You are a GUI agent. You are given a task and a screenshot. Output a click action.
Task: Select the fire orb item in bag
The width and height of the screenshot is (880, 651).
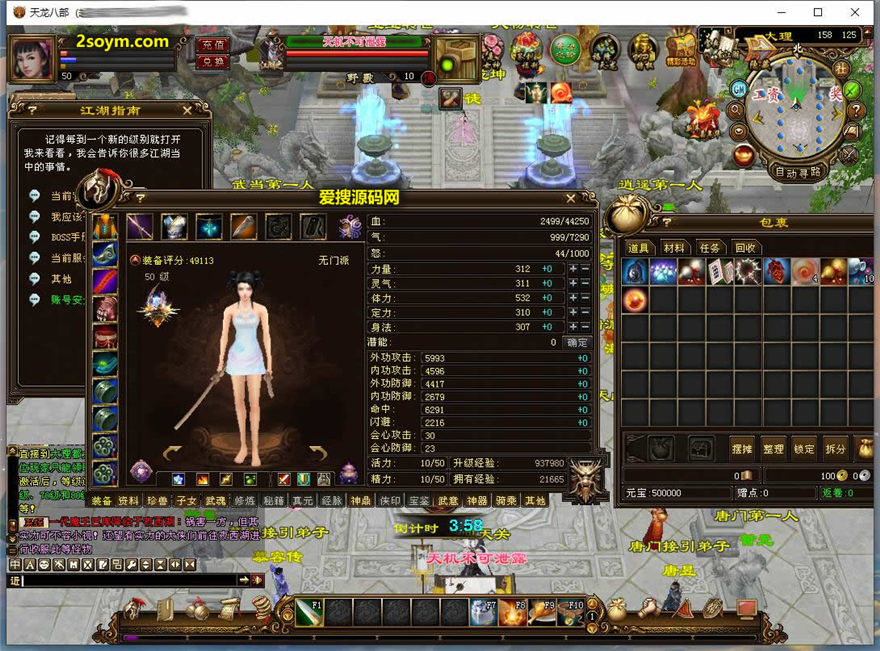coord(633,299)
